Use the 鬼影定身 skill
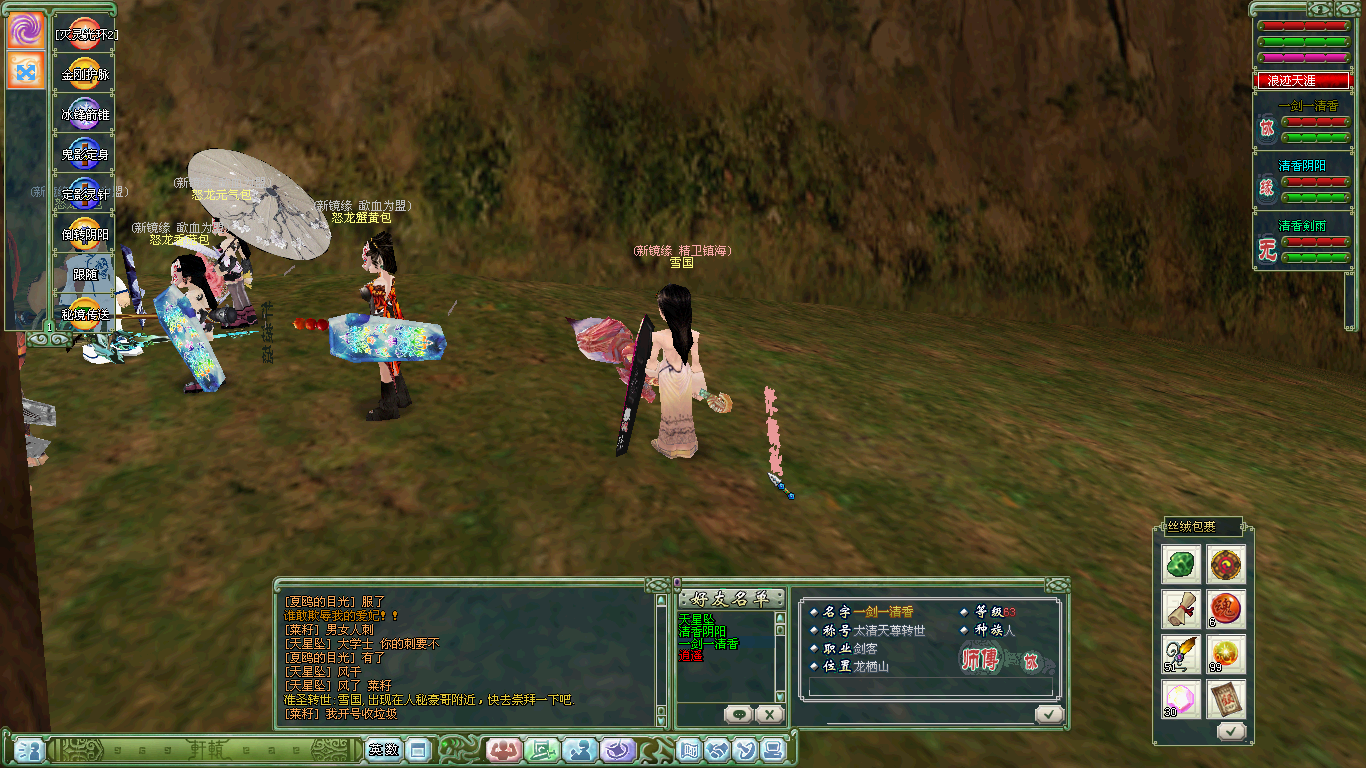 pos(85,154)
